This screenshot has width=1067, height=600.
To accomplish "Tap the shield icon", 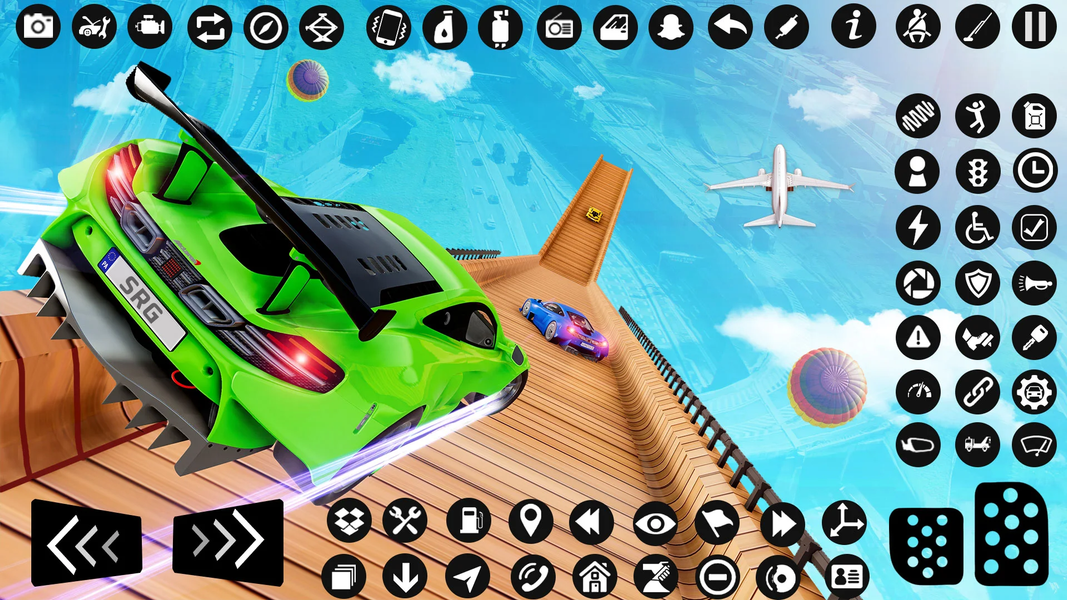I will pyautogui.click(x=977, y=283).
